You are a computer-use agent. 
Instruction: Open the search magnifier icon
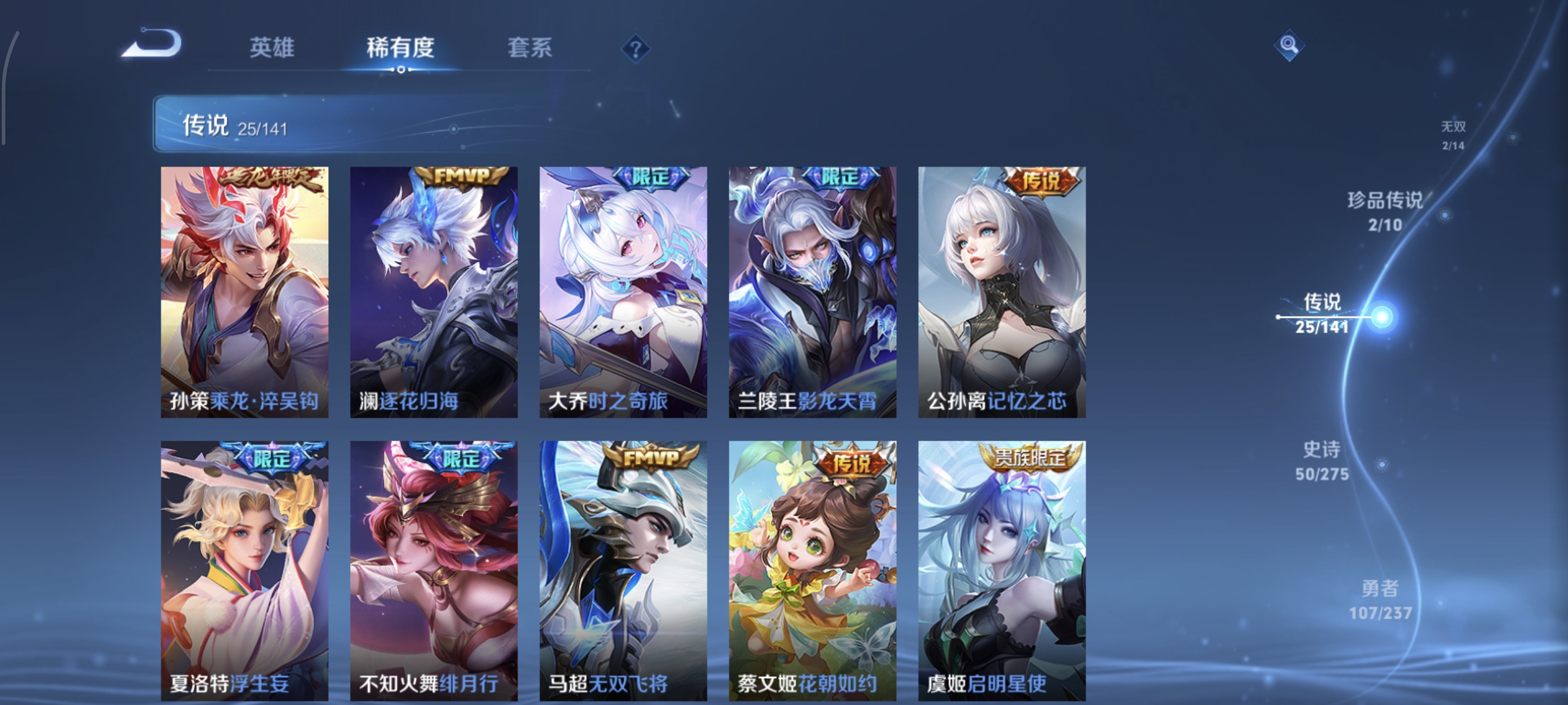pyautogui.click(x=1290, y=44)
